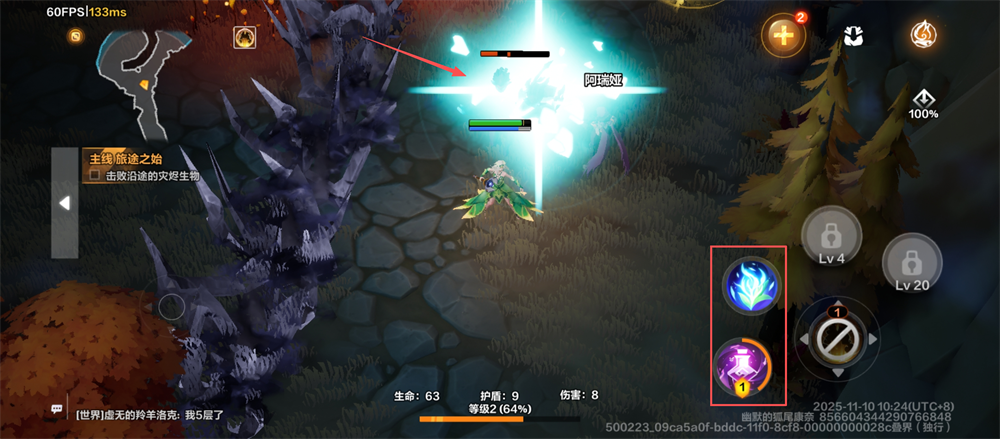The image size is (1000, 439).
Task: Open the world chat message bar
Action: [x=150, y=411]
